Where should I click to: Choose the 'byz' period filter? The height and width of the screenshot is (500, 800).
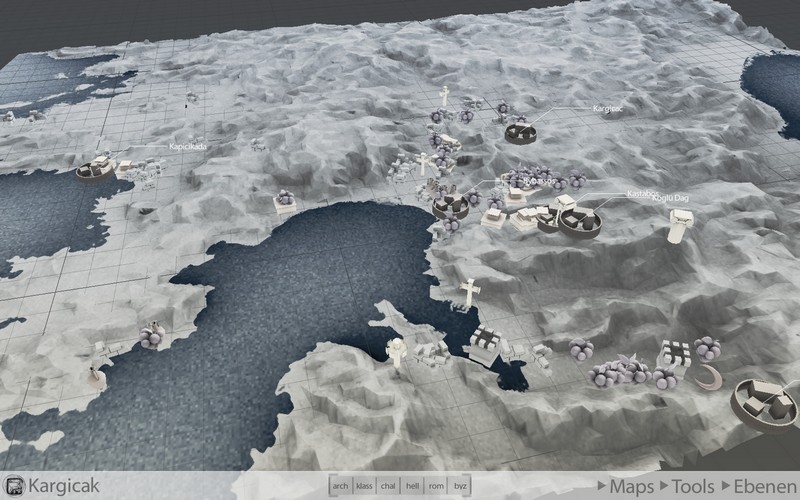pyautogui.click(x=460, y=486)
